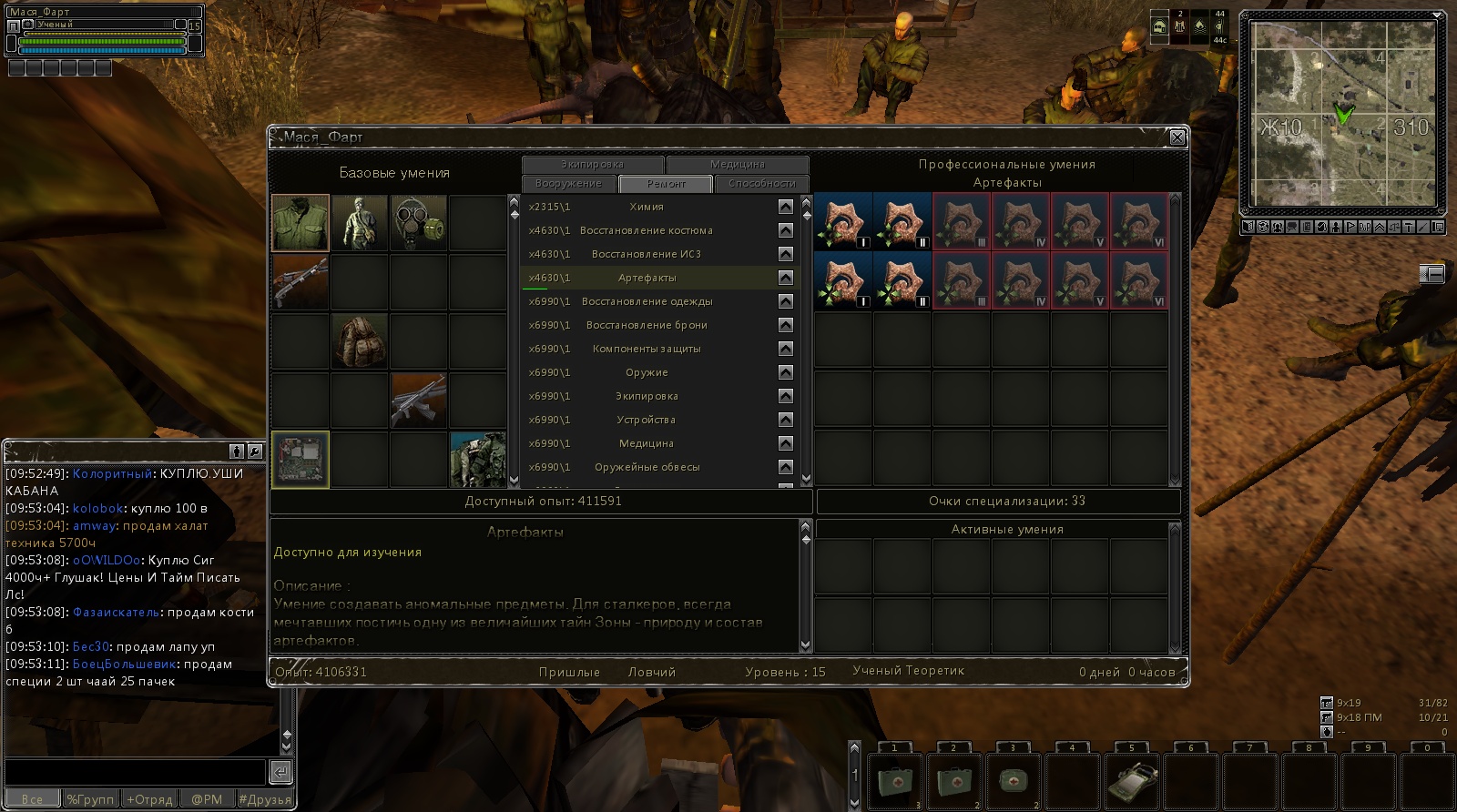
Task: Select the Вооружение tab
Action: [568, 184]
